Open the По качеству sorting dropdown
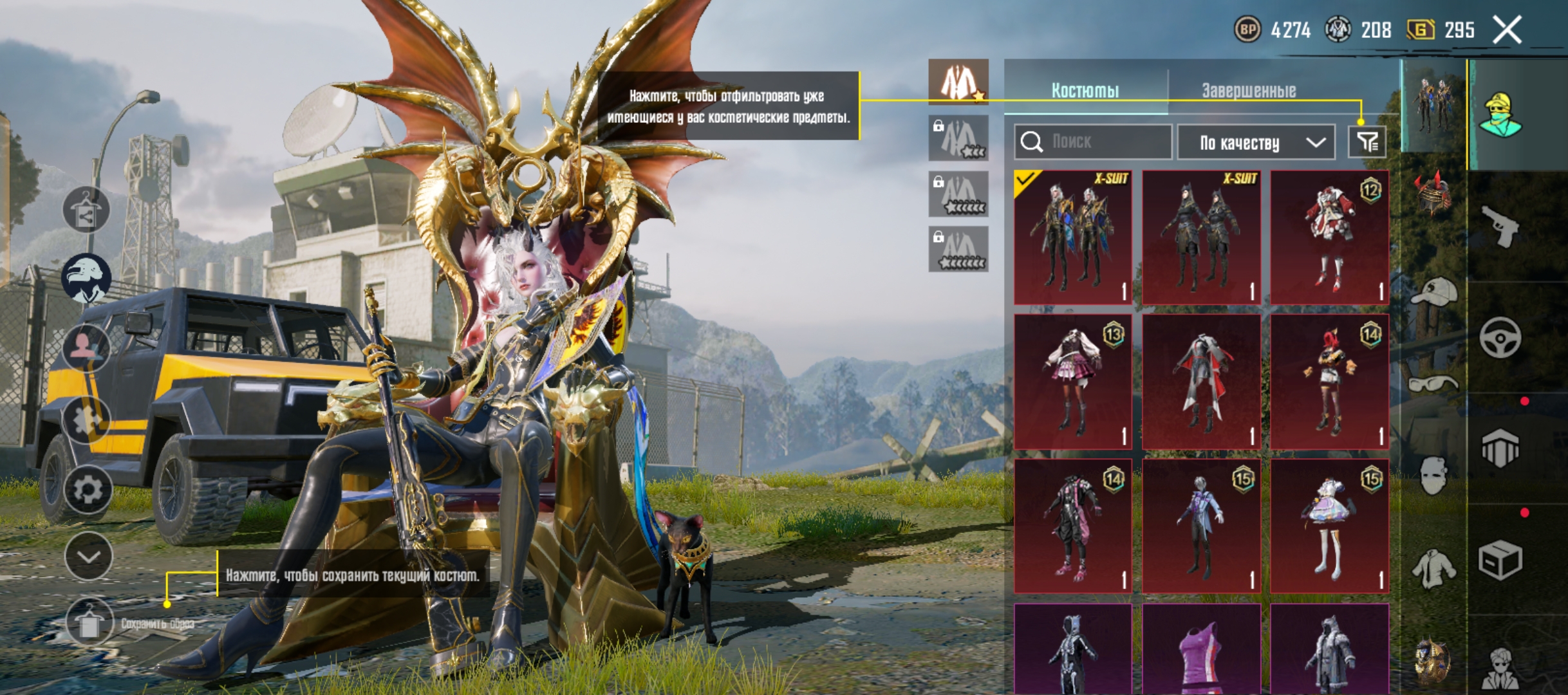This screenshot has height=695, width=1568. tap(1256, 142)
